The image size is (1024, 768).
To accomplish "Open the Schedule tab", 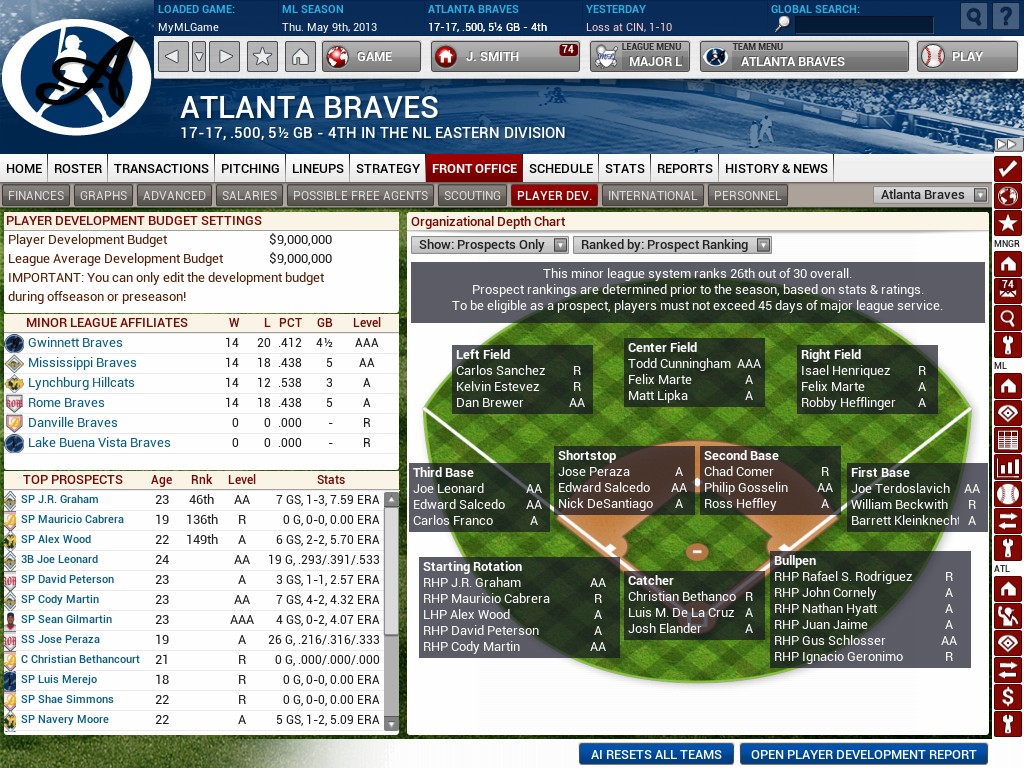I will [x=561, y=168].
